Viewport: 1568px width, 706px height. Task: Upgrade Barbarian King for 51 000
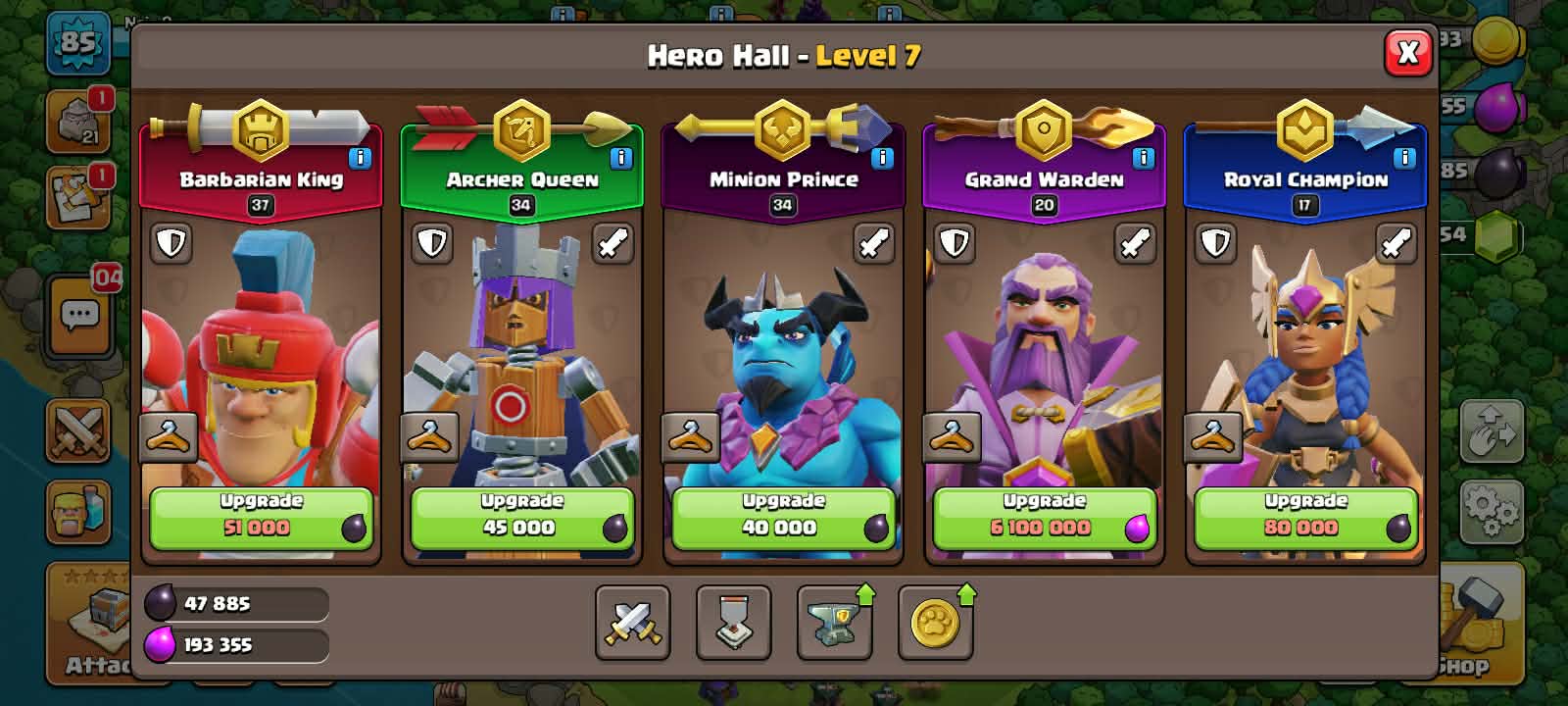261,518
